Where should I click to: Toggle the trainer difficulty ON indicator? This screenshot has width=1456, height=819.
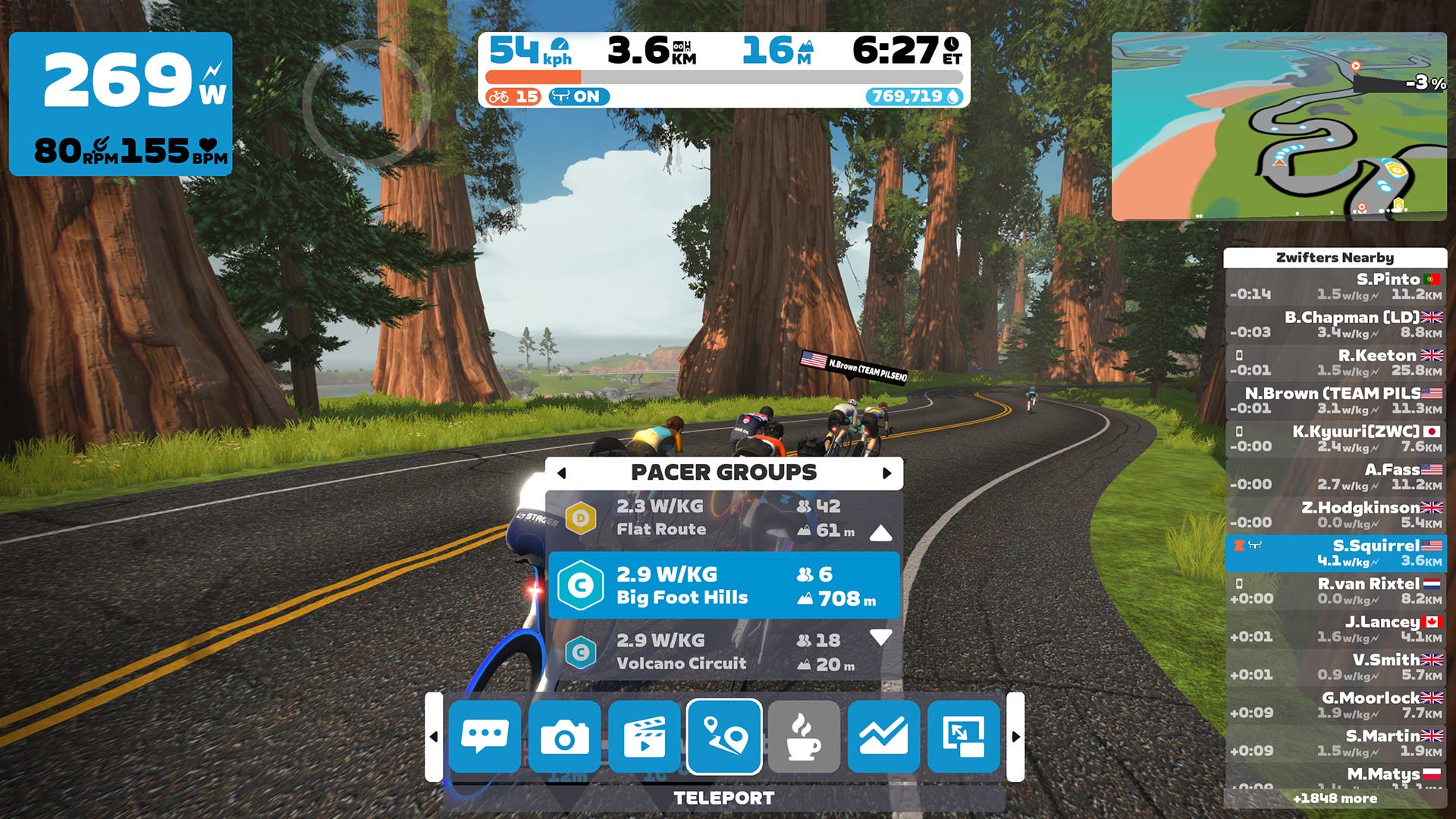(x=578, y=96)
